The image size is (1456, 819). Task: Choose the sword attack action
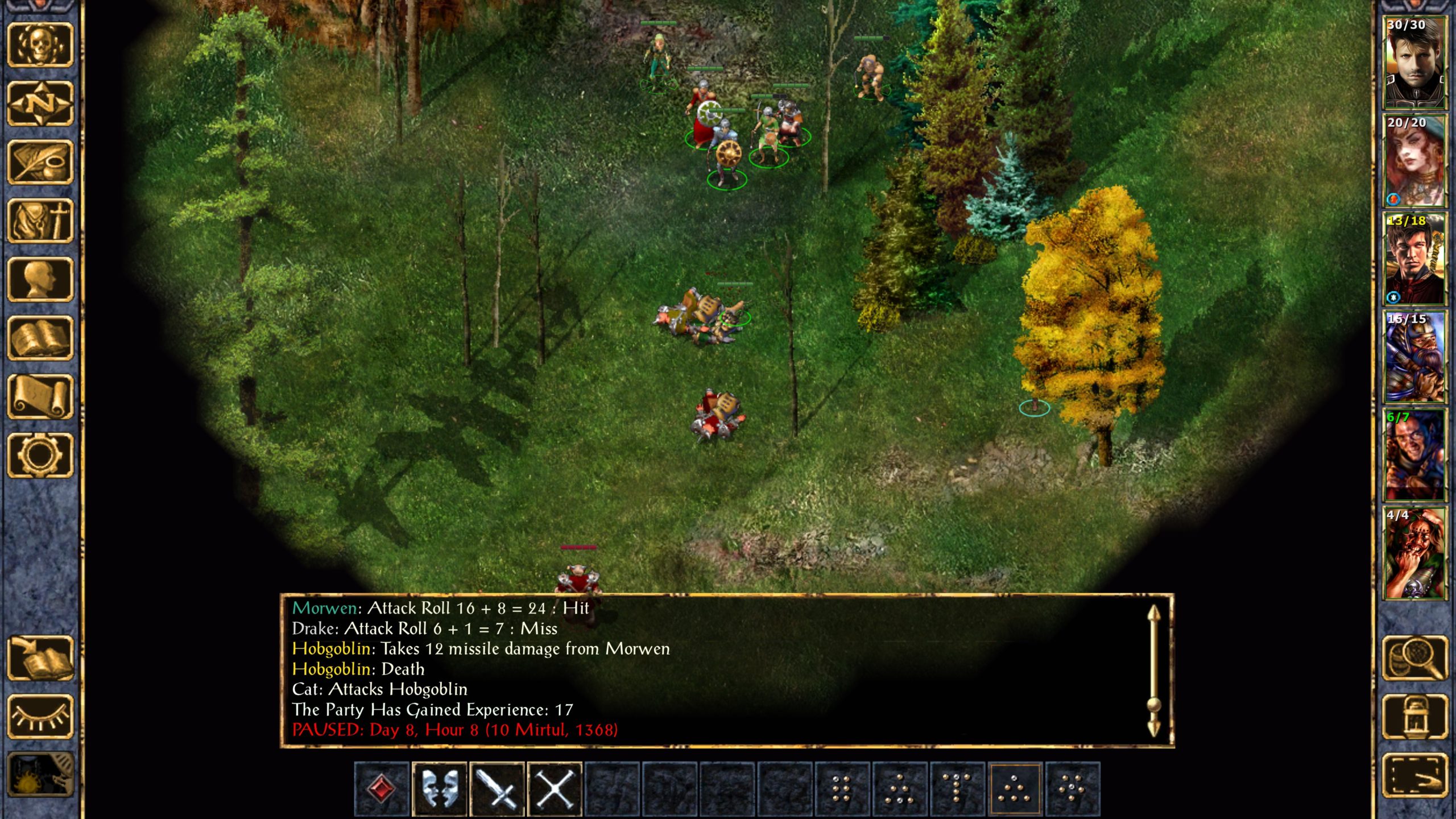click(x=497, y=789)
